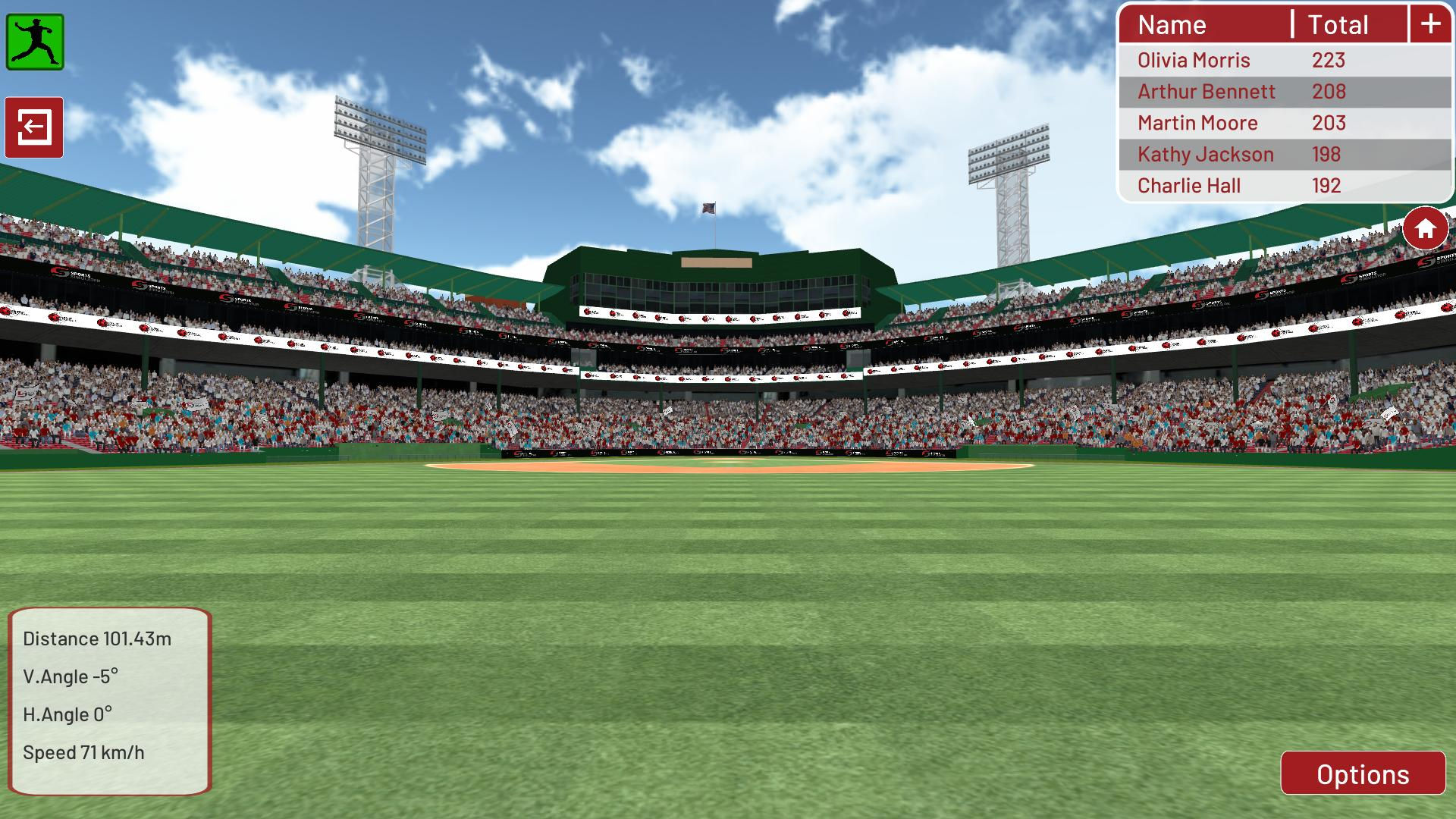This screenshot has height=819, width=1456.
Task: Select the back navigation icon
Action: pyautogui.click(x=35, y=127)
